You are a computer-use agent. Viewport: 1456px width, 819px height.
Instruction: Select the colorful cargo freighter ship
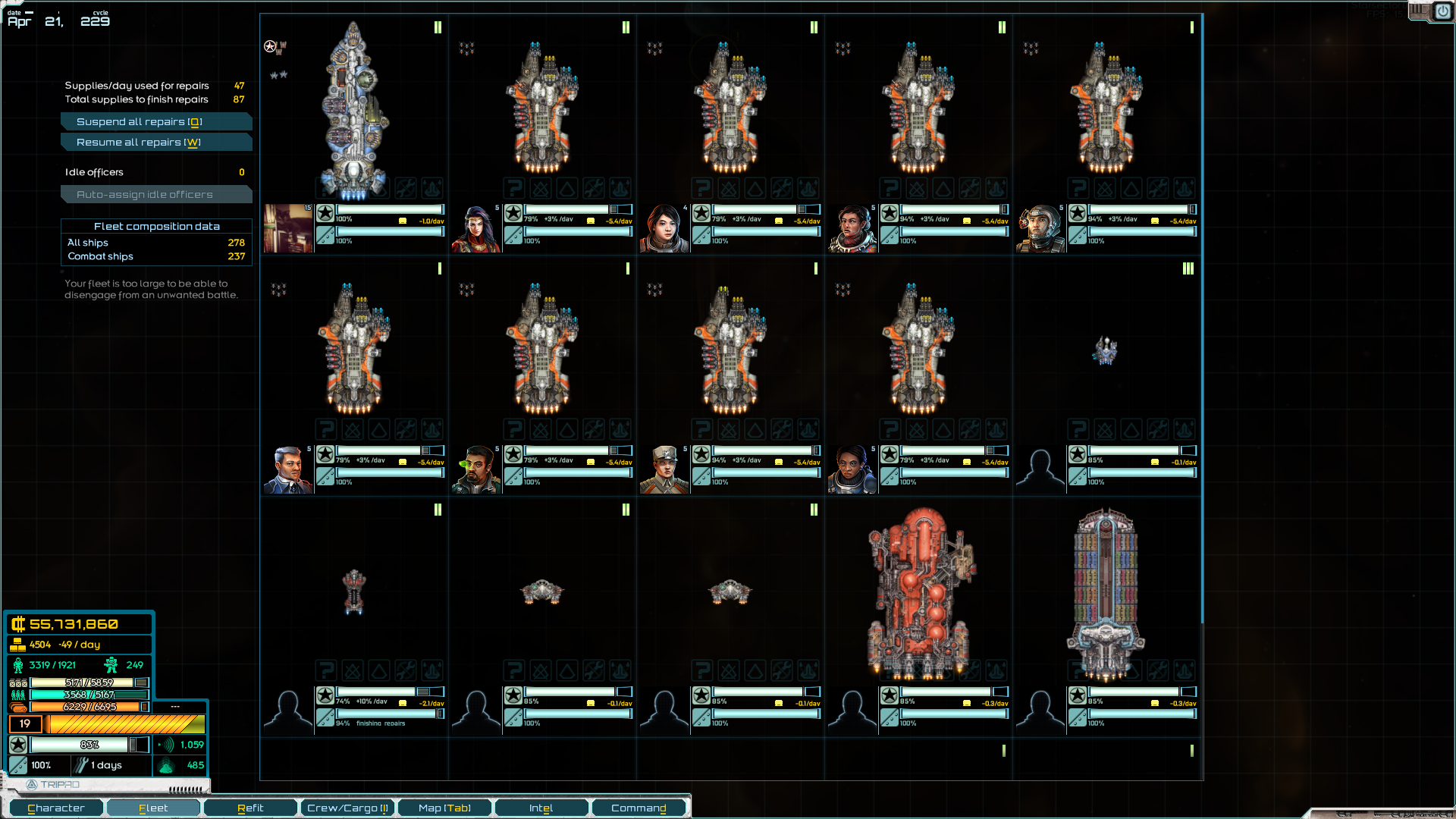pos(1106,591)
